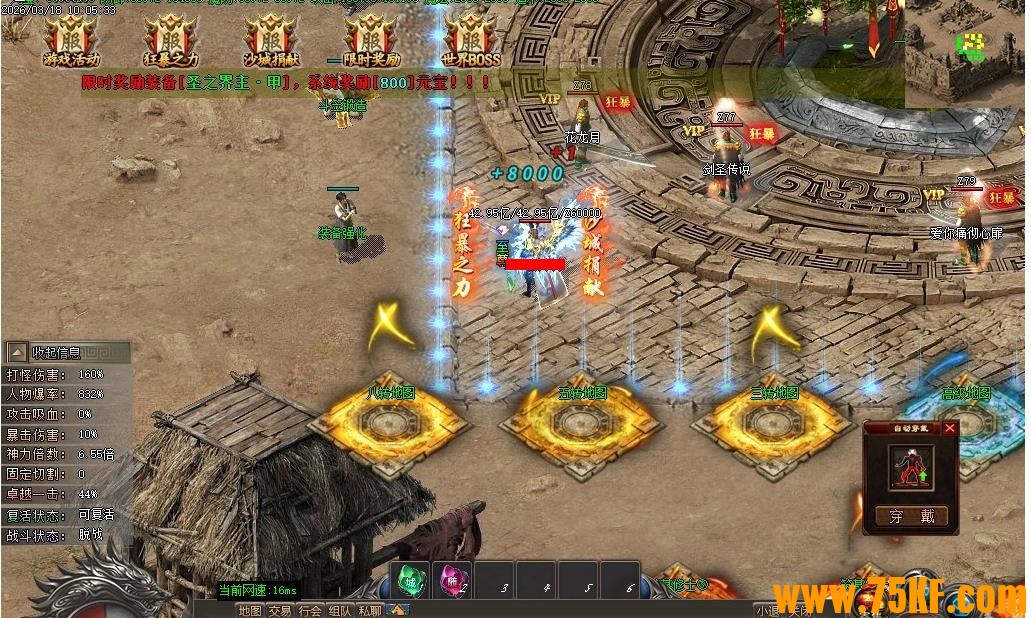Select the armor item in auto-equip popup
This screenshot has height=618, width=1031.
pos(910,467)
